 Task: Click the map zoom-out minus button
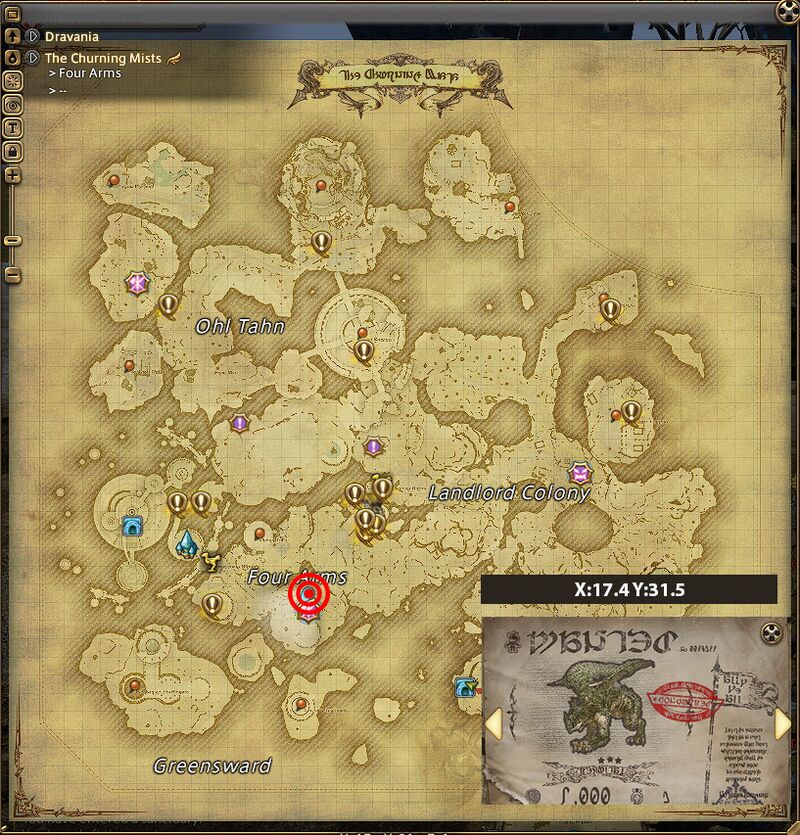pyautogui.click(x=13, y=273)
